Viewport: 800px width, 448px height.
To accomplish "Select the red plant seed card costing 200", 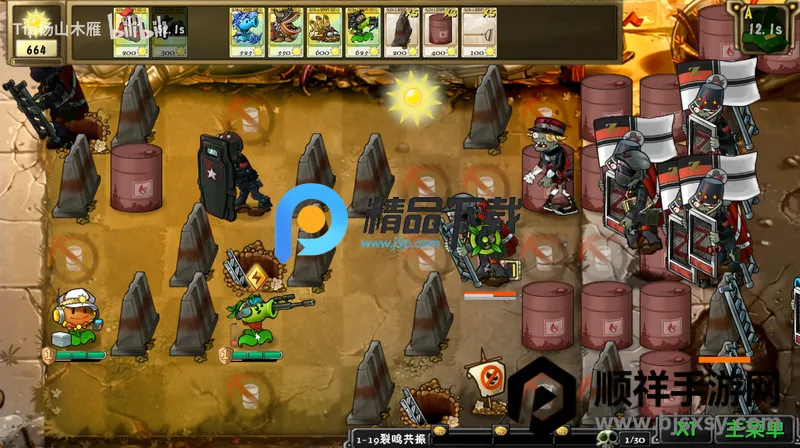I will 130,31.
